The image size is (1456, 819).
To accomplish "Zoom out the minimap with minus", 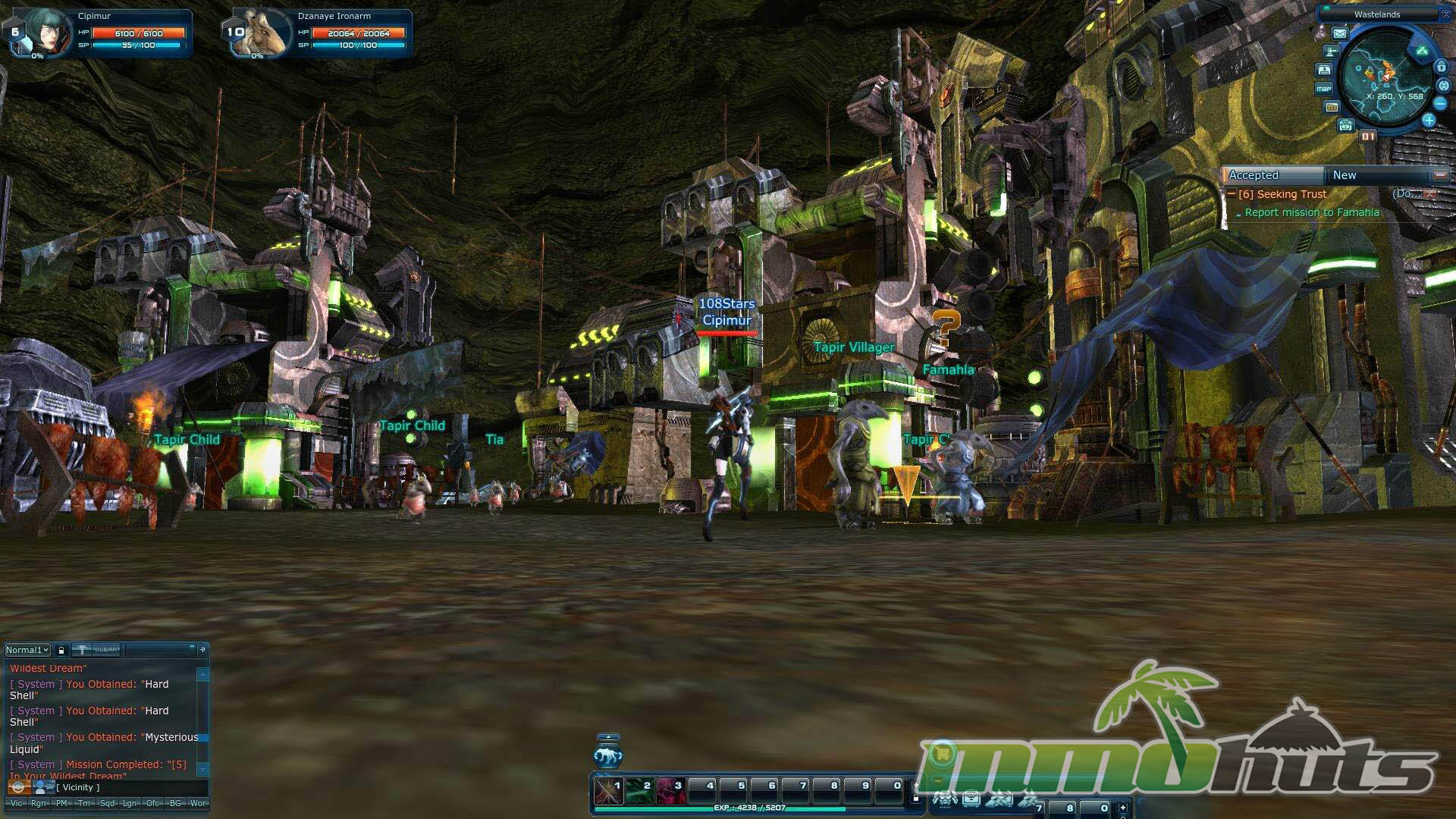I will [x=1440, y=103].
